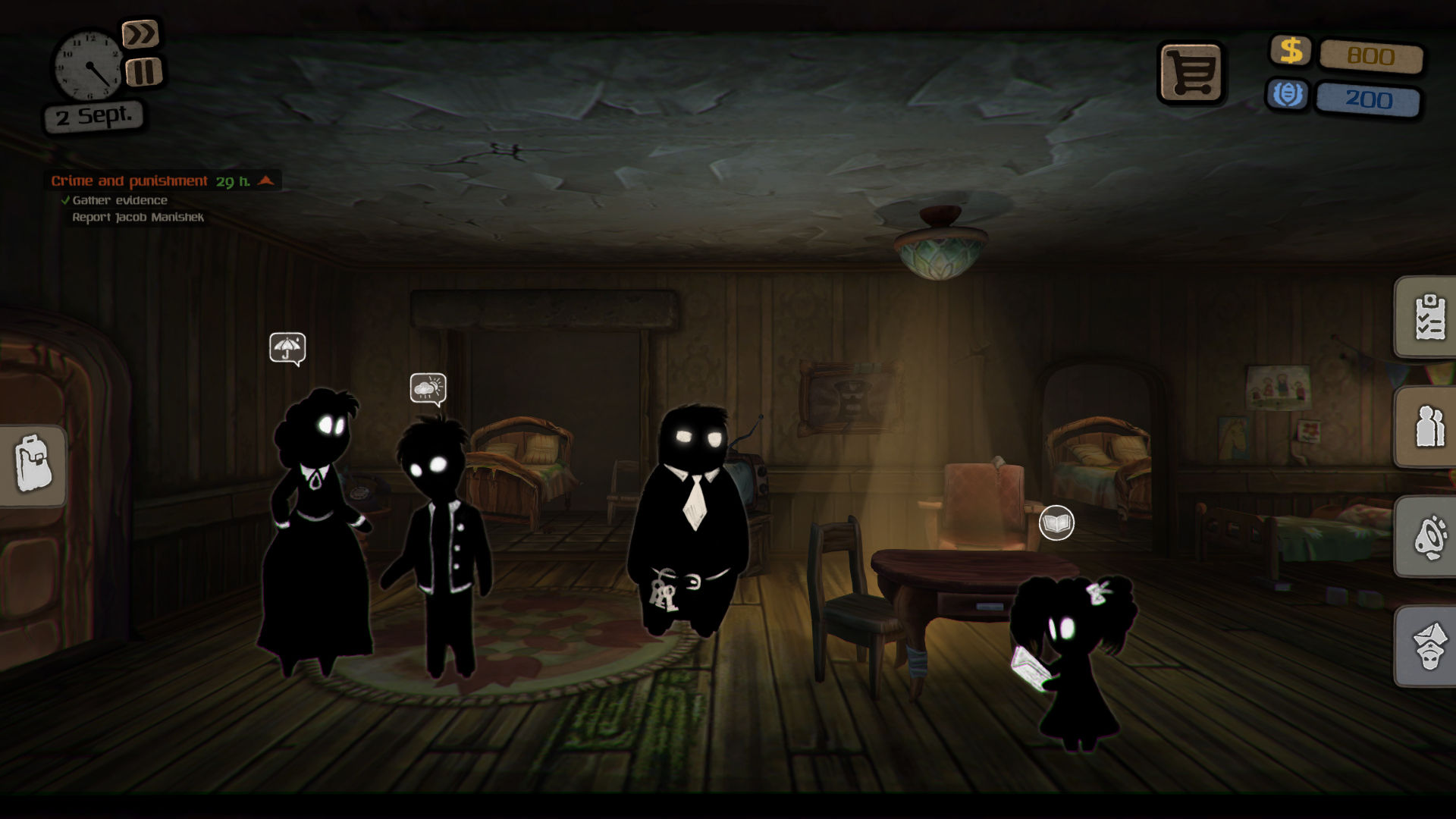Image resolution: width=1456 pixels, height=819 pixels.
Task: Pause the game time
Action: point(144,74)
